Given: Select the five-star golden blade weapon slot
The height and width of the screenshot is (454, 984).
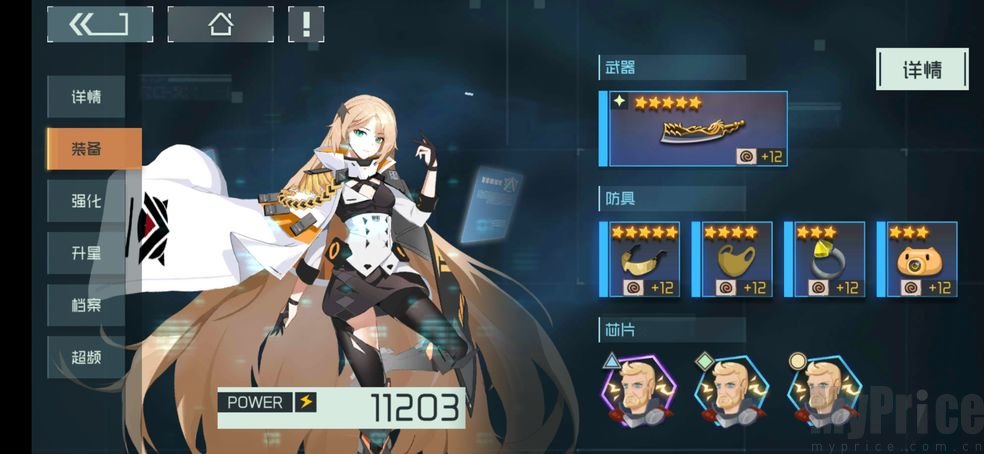Looking at the screenshot, I should pyautogui.click(x=695, y=129).
